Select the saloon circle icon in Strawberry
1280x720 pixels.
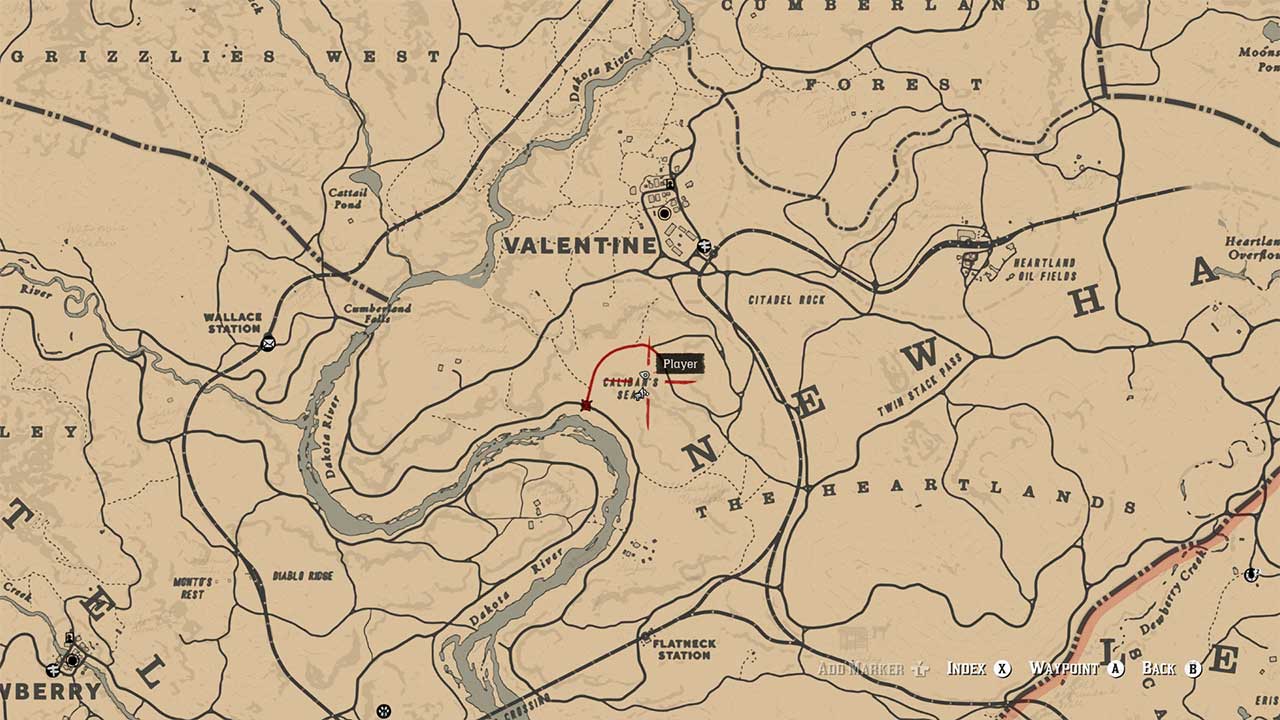click(72, 660)
